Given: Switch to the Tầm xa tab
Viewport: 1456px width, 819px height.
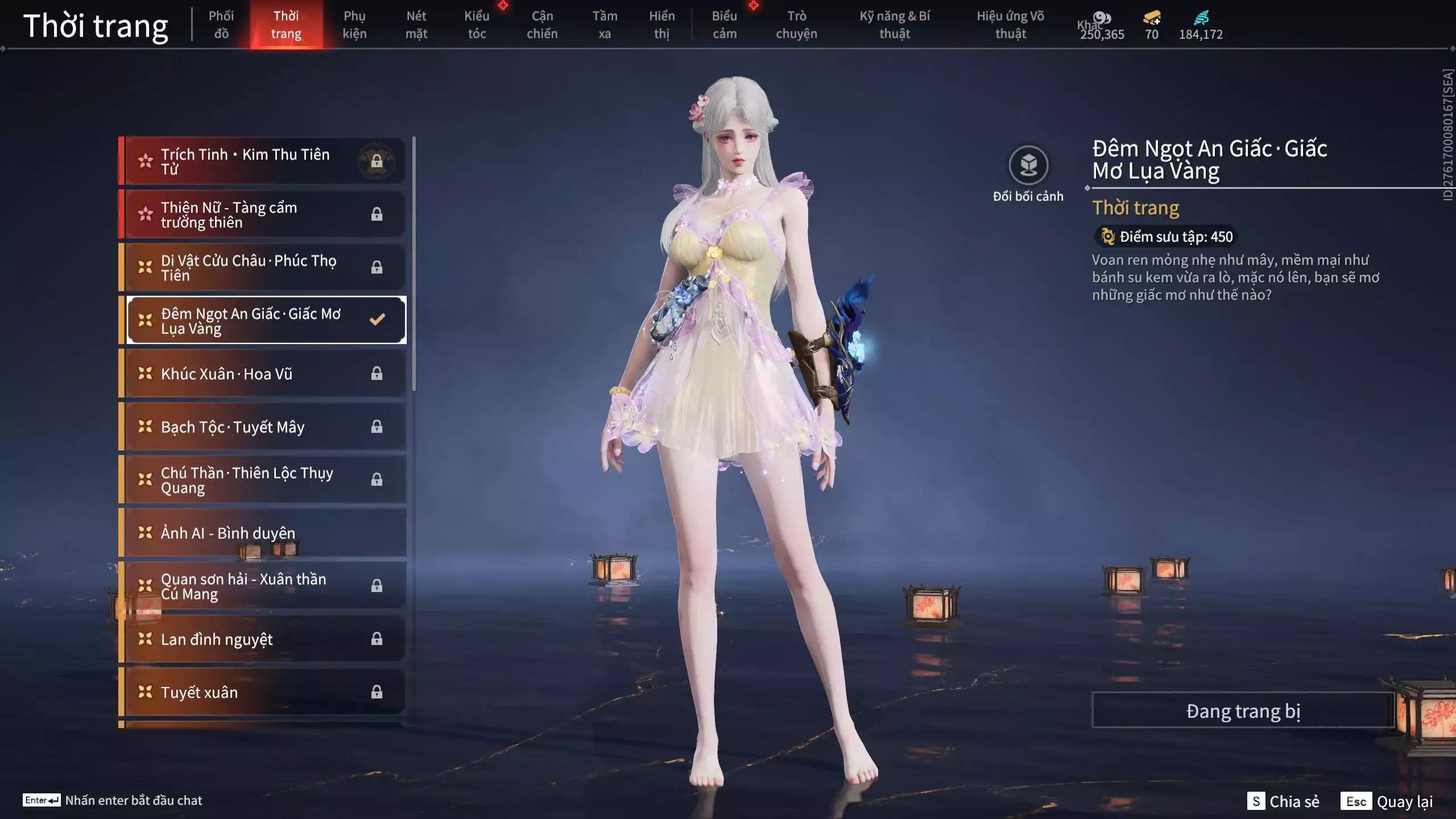Looking at the screenshot, I should click(x=605, y=24).
